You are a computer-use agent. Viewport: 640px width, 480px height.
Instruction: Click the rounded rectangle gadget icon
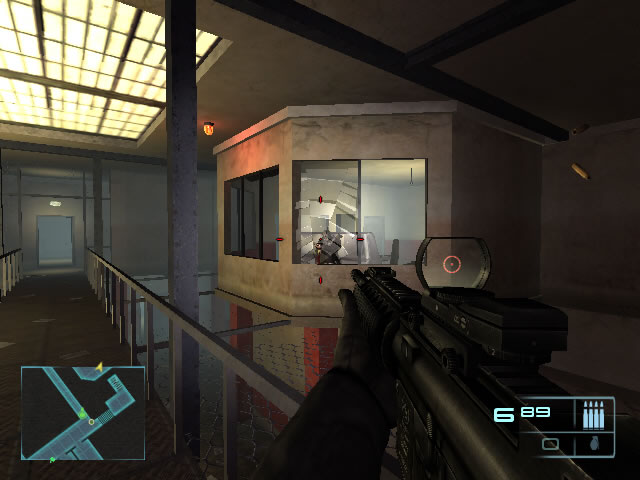(550, 443)
